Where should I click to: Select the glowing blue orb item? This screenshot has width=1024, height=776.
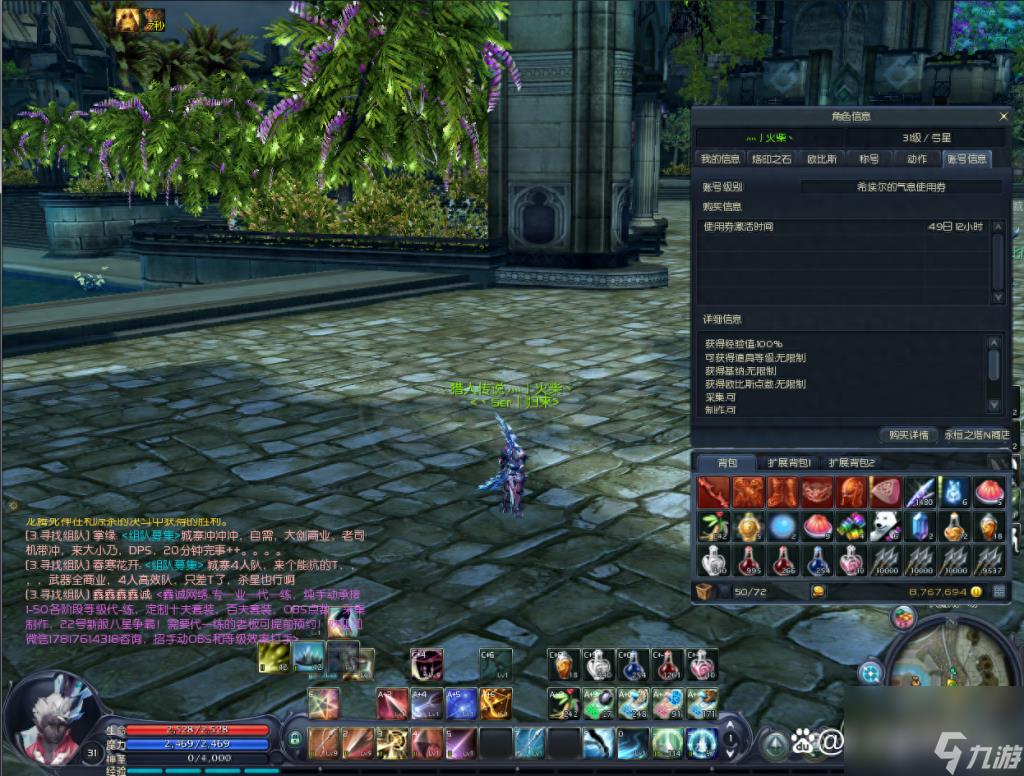click(x=781, y=526)
